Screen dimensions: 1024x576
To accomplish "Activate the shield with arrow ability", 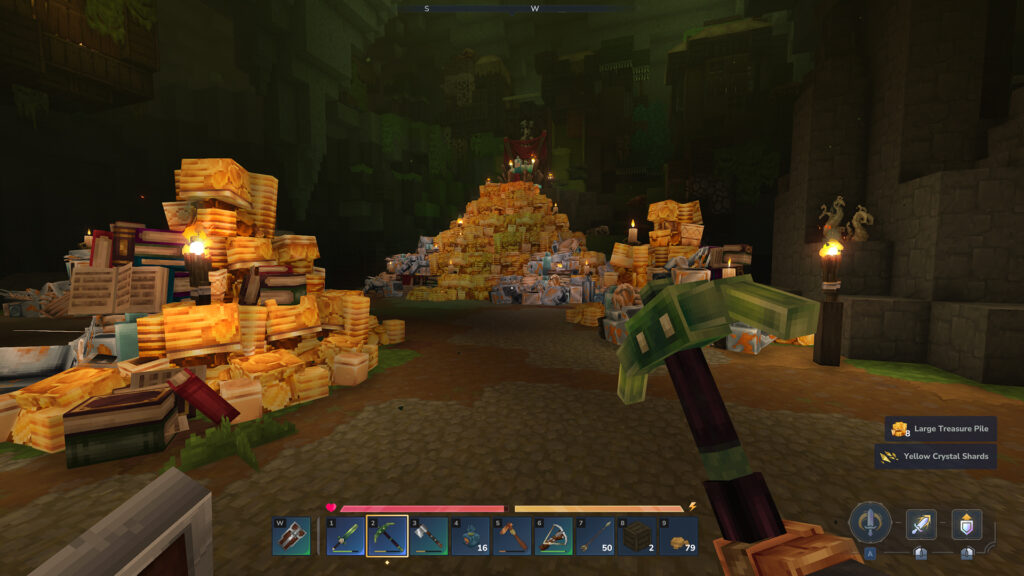I will [x=966, y=524].
